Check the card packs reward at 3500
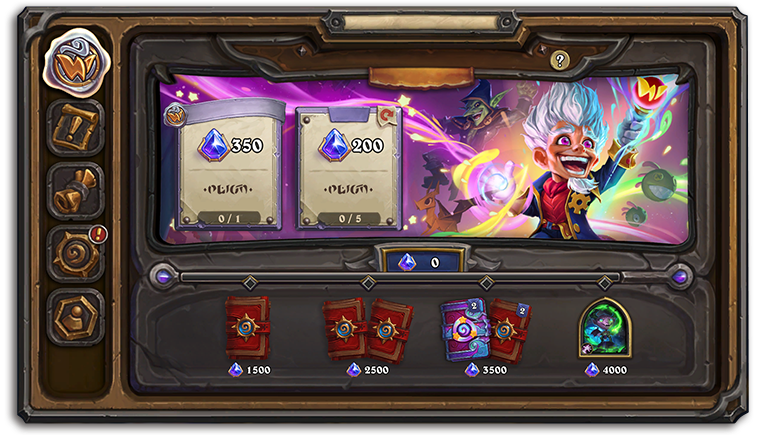This screenshot has width=760, height=435. [x=486, y=328]
